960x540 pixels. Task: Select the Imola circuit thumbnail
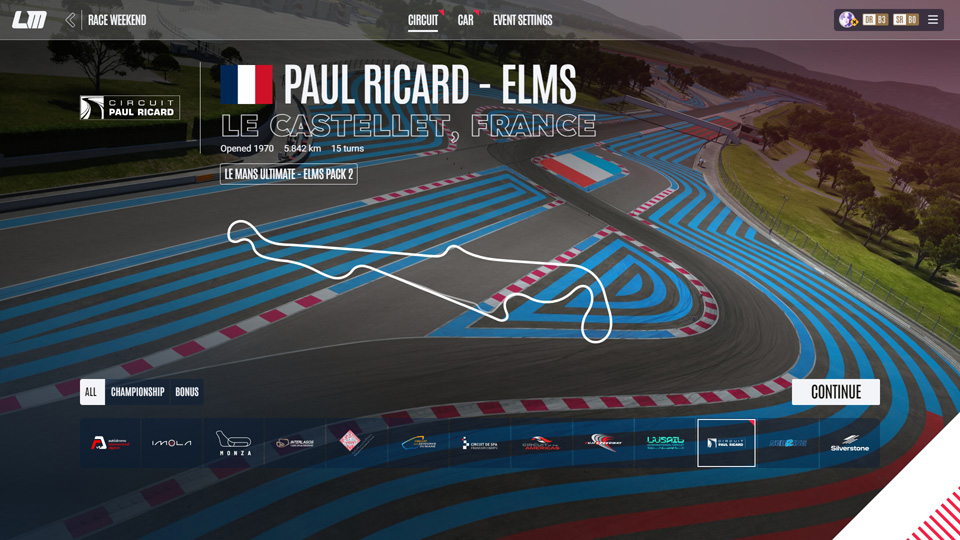(171, 443)
